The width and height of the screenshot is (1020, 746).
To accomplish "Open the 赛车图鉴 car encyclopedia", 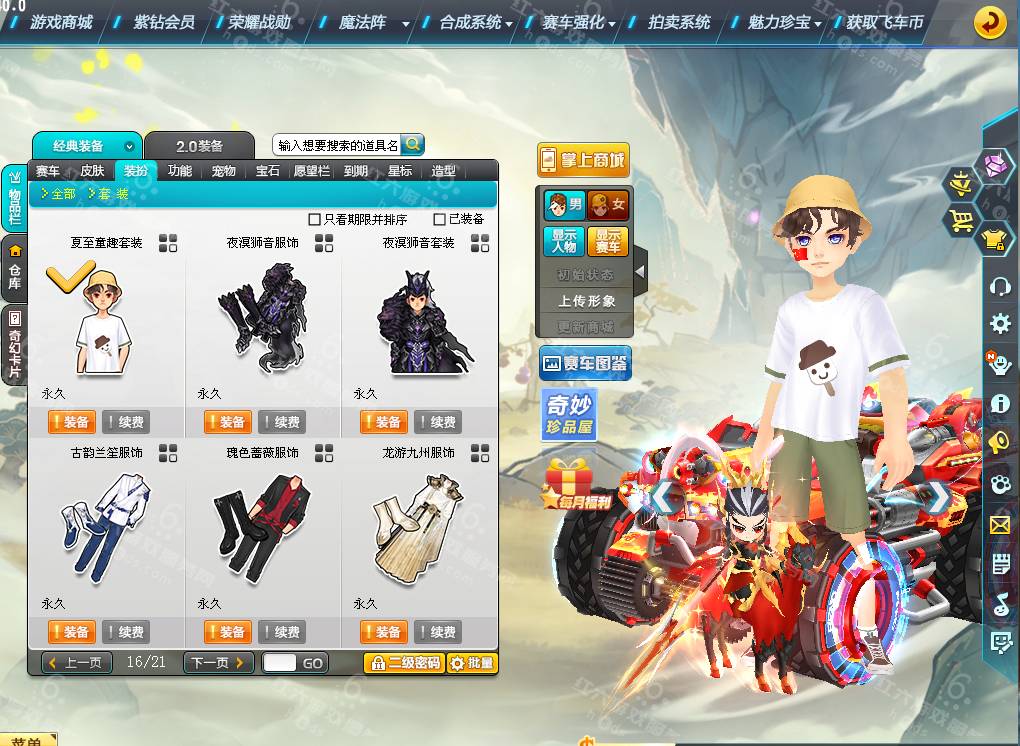I will [585, 364].
